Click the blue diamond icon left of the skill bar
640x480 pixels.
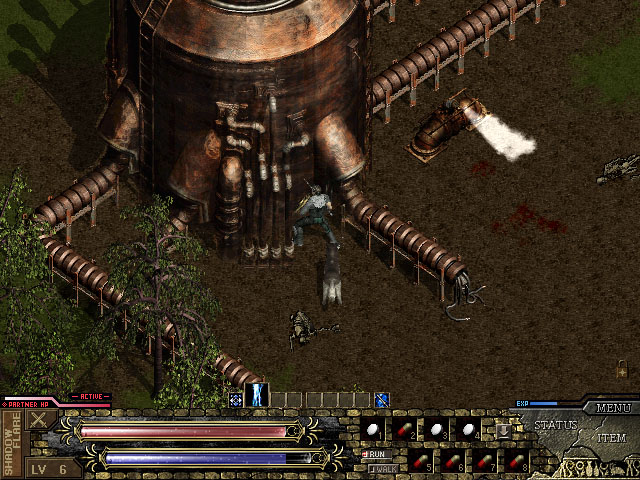(235, 400)
